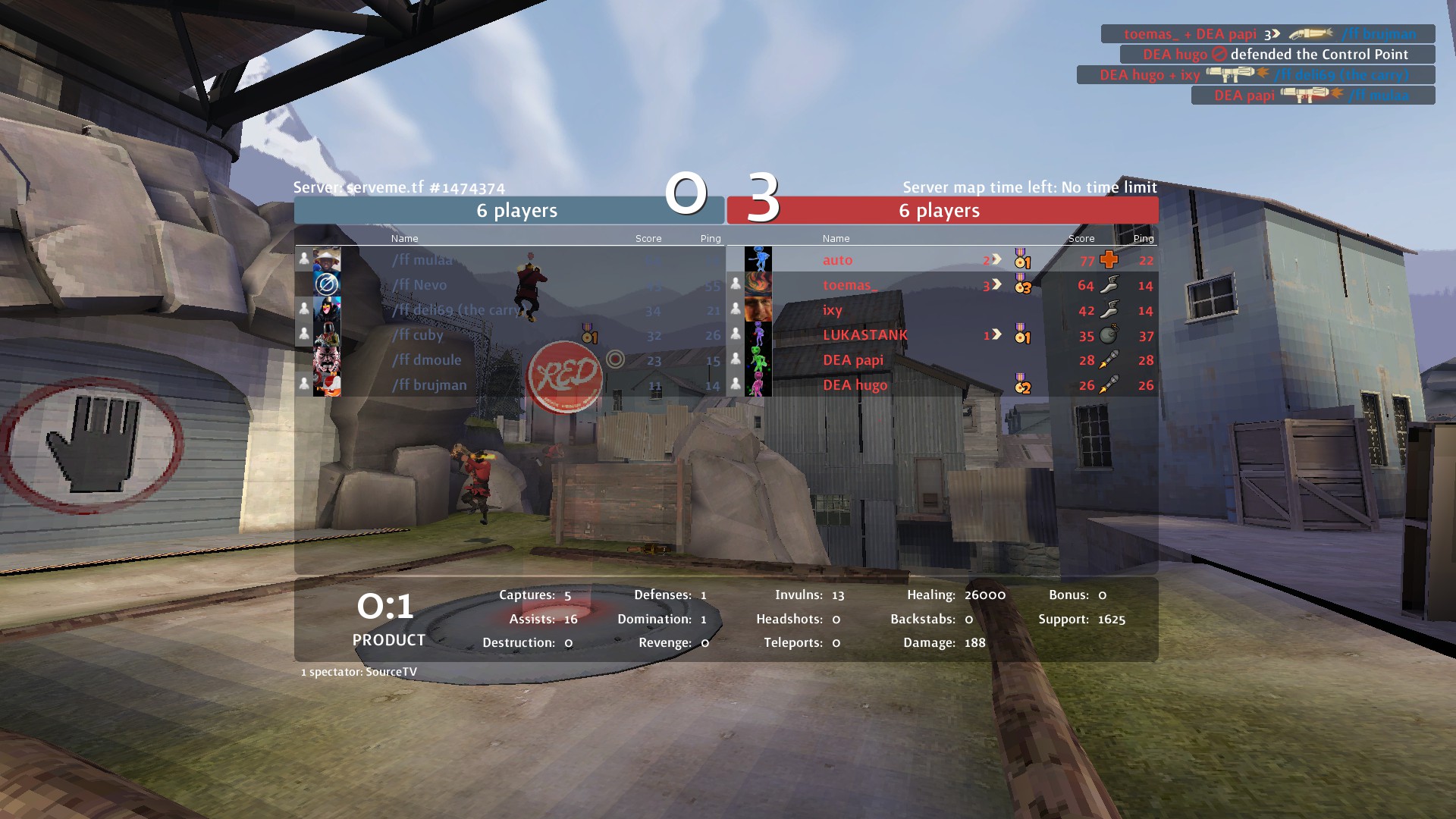
Task: Select LUKASTANK on the scoreboard
Action: pos(865,335)
